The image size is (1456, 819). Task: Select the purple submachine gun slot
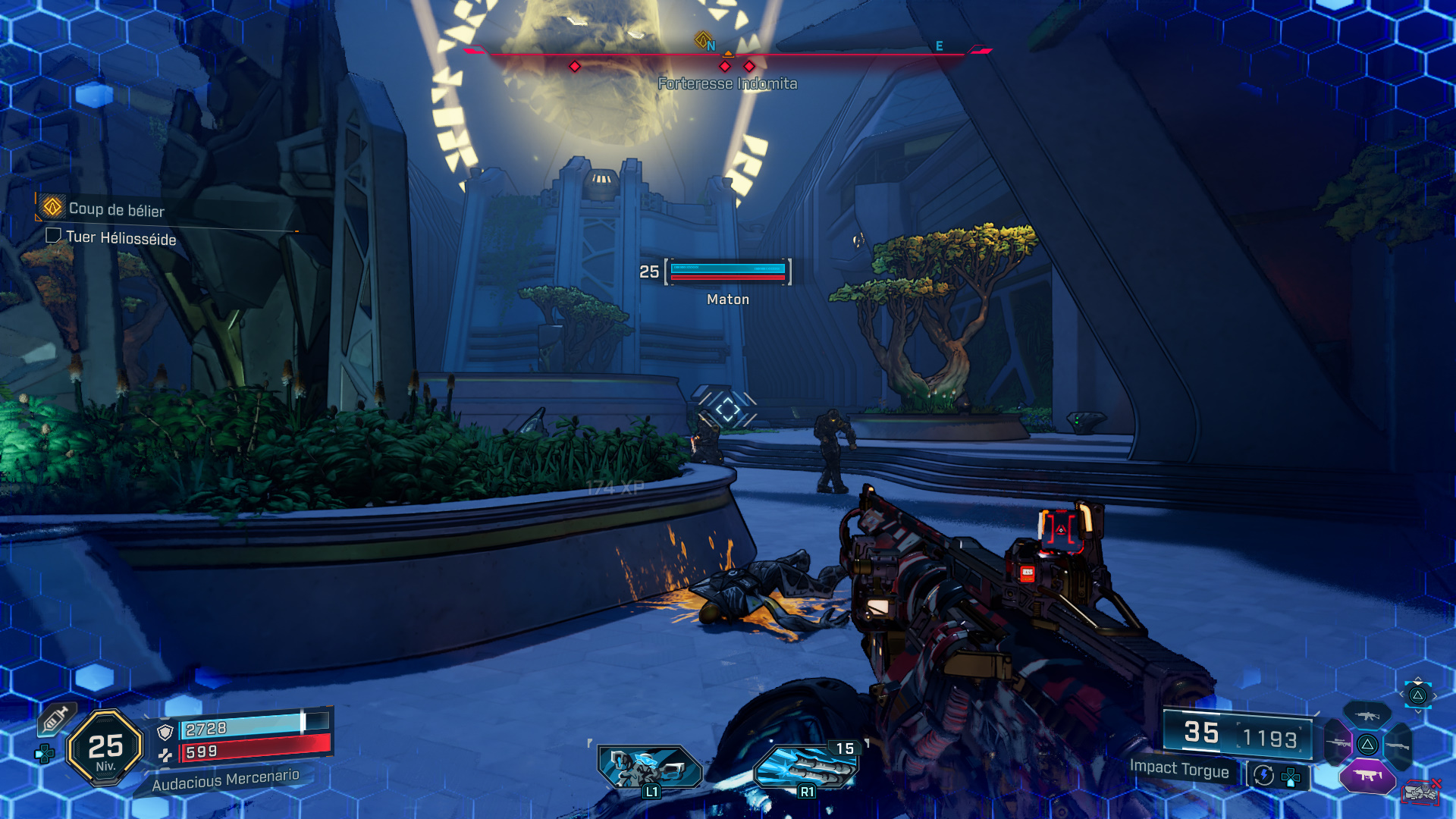[x=1367, y=775]
